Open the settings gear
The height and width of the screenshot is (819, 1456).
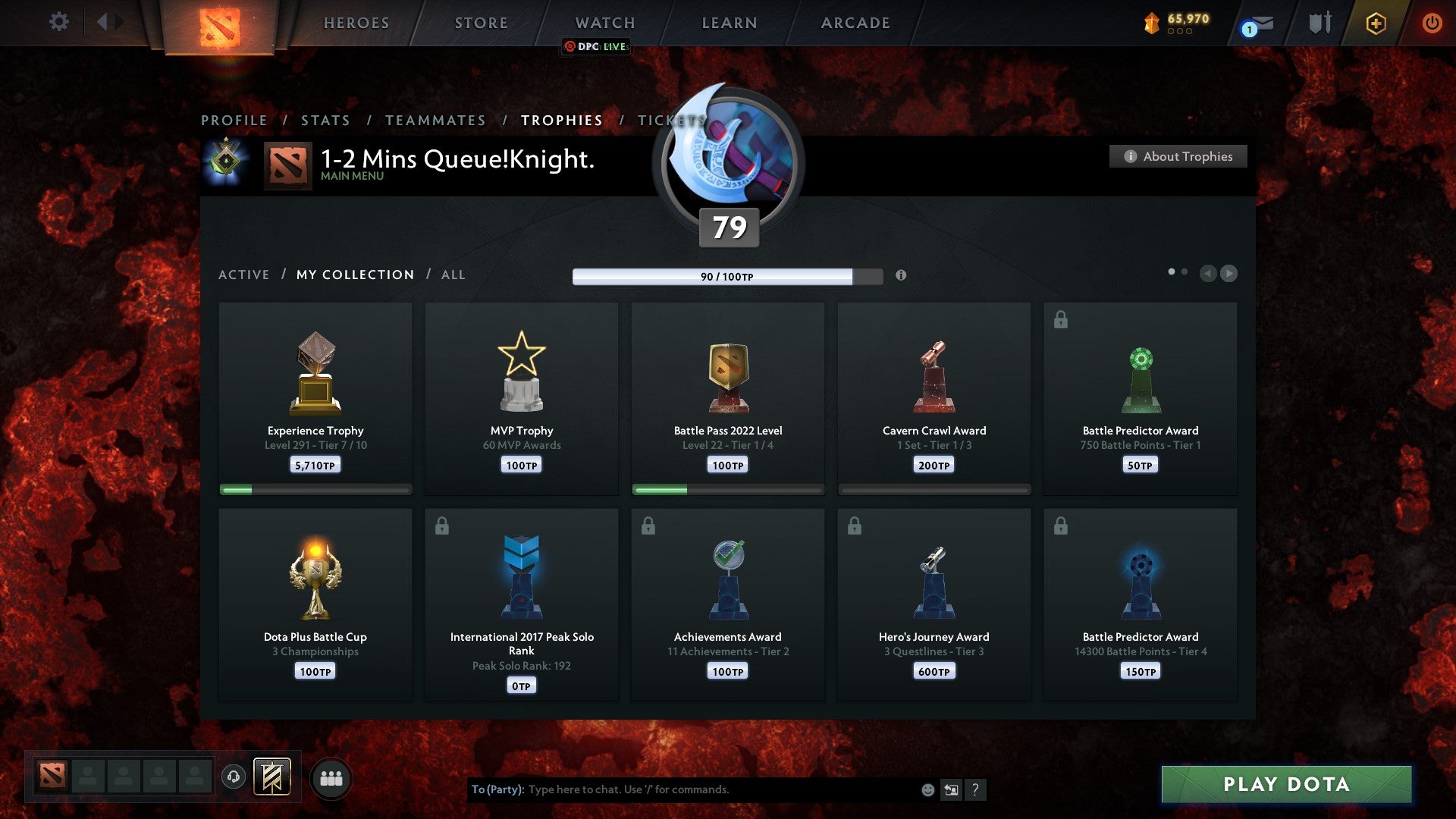59,21
